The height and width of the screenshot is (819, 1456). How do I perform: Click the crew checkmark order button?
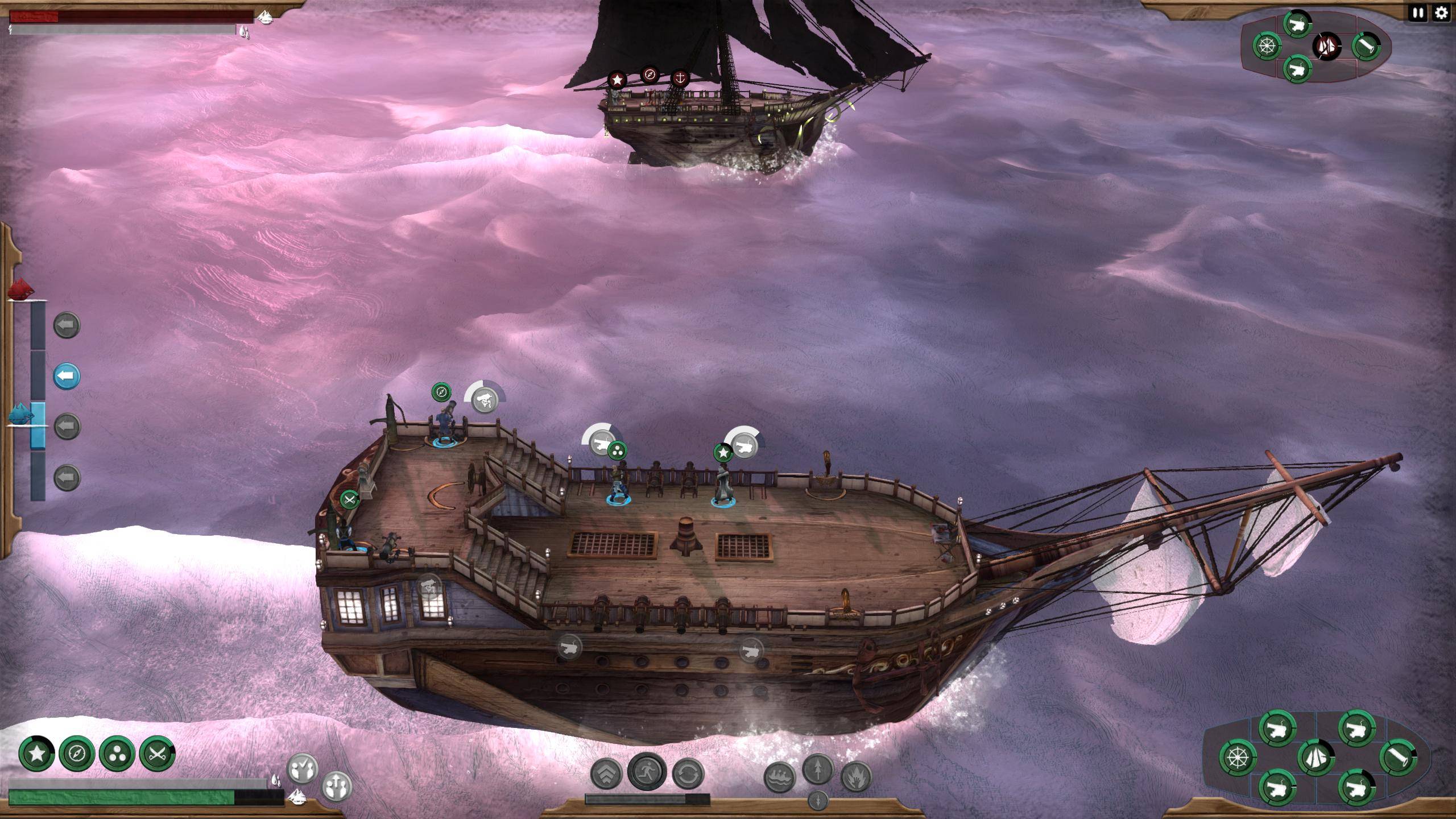point(302,769)
